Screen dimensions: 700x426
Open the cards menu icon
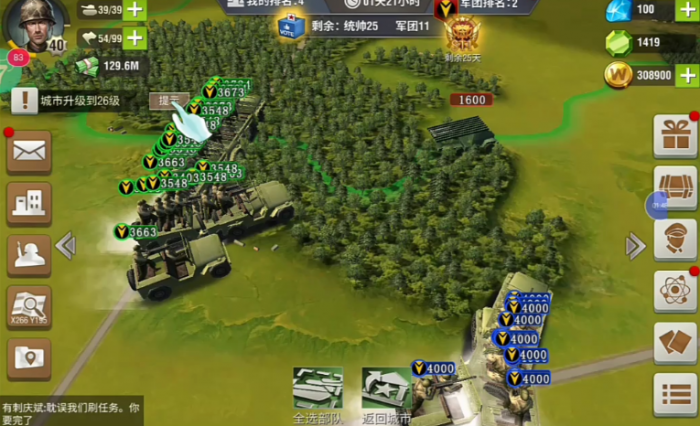point(675,343)
